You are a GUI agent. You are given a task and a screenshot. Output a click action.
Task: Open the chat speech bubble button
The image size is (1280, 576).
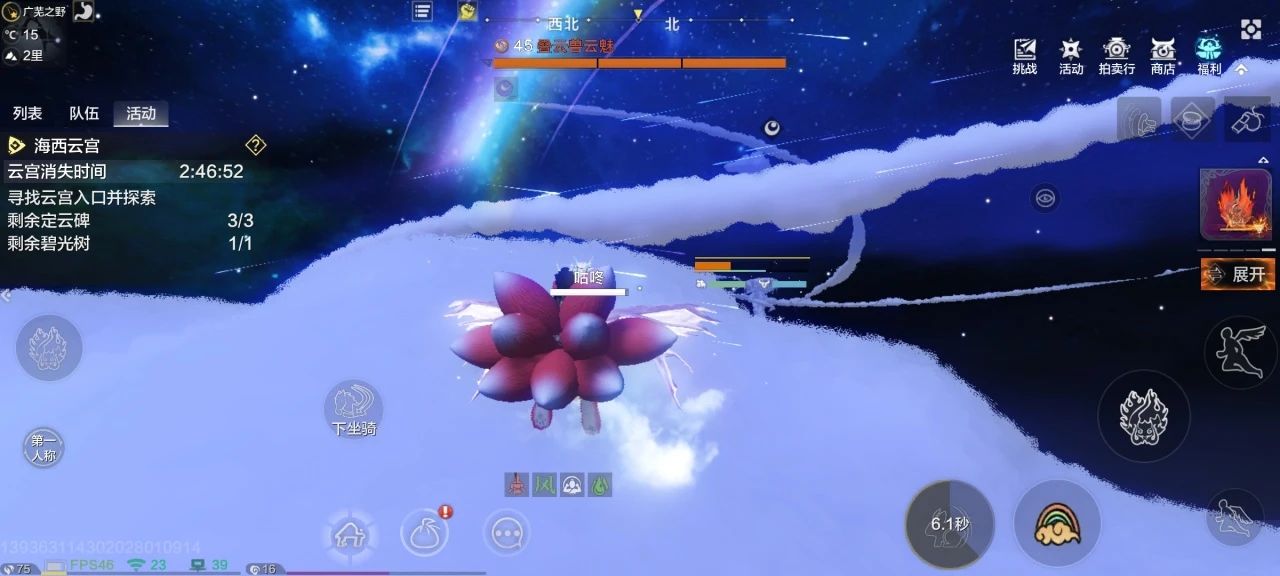tap(506, 533)
